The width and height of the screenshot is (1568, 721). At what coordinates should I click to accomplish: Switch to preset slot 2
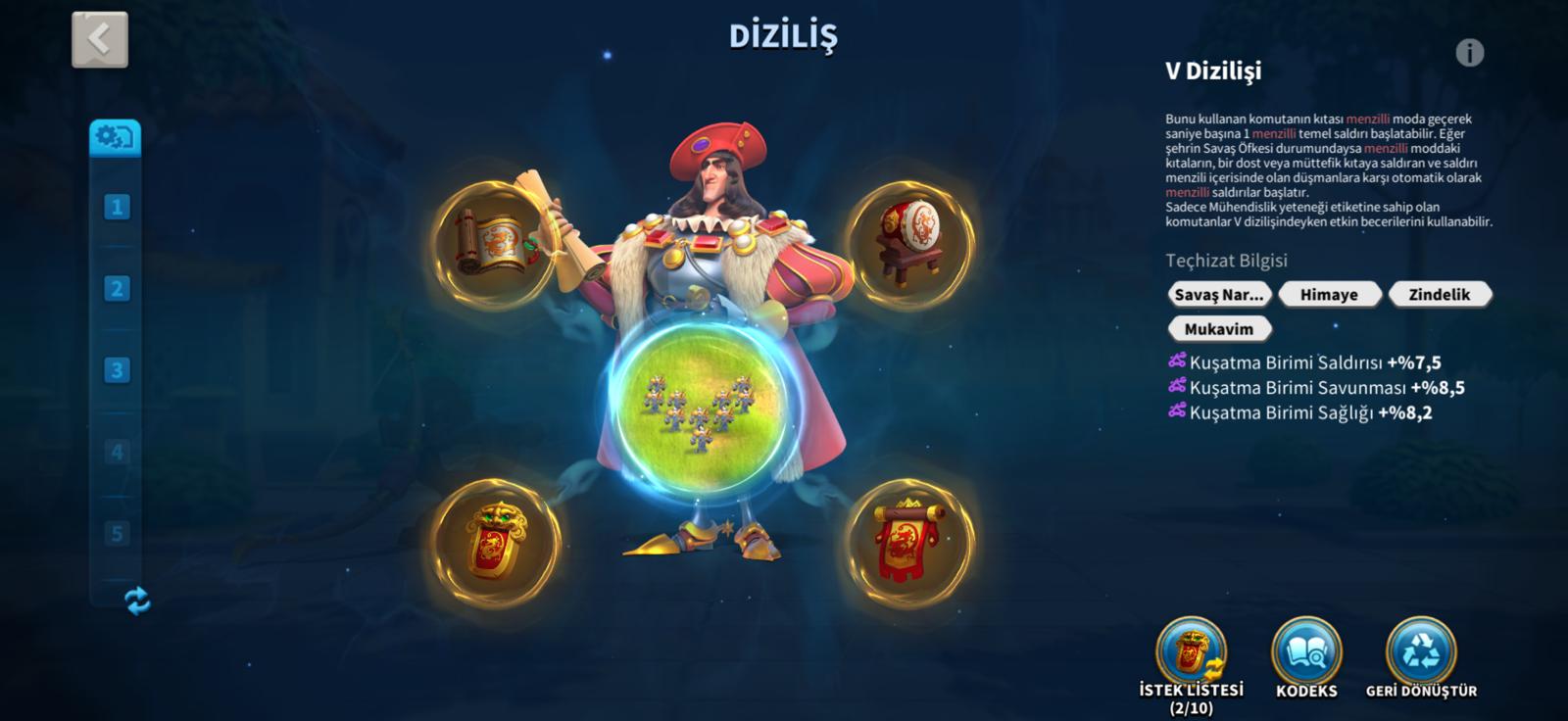pos(117,289)
